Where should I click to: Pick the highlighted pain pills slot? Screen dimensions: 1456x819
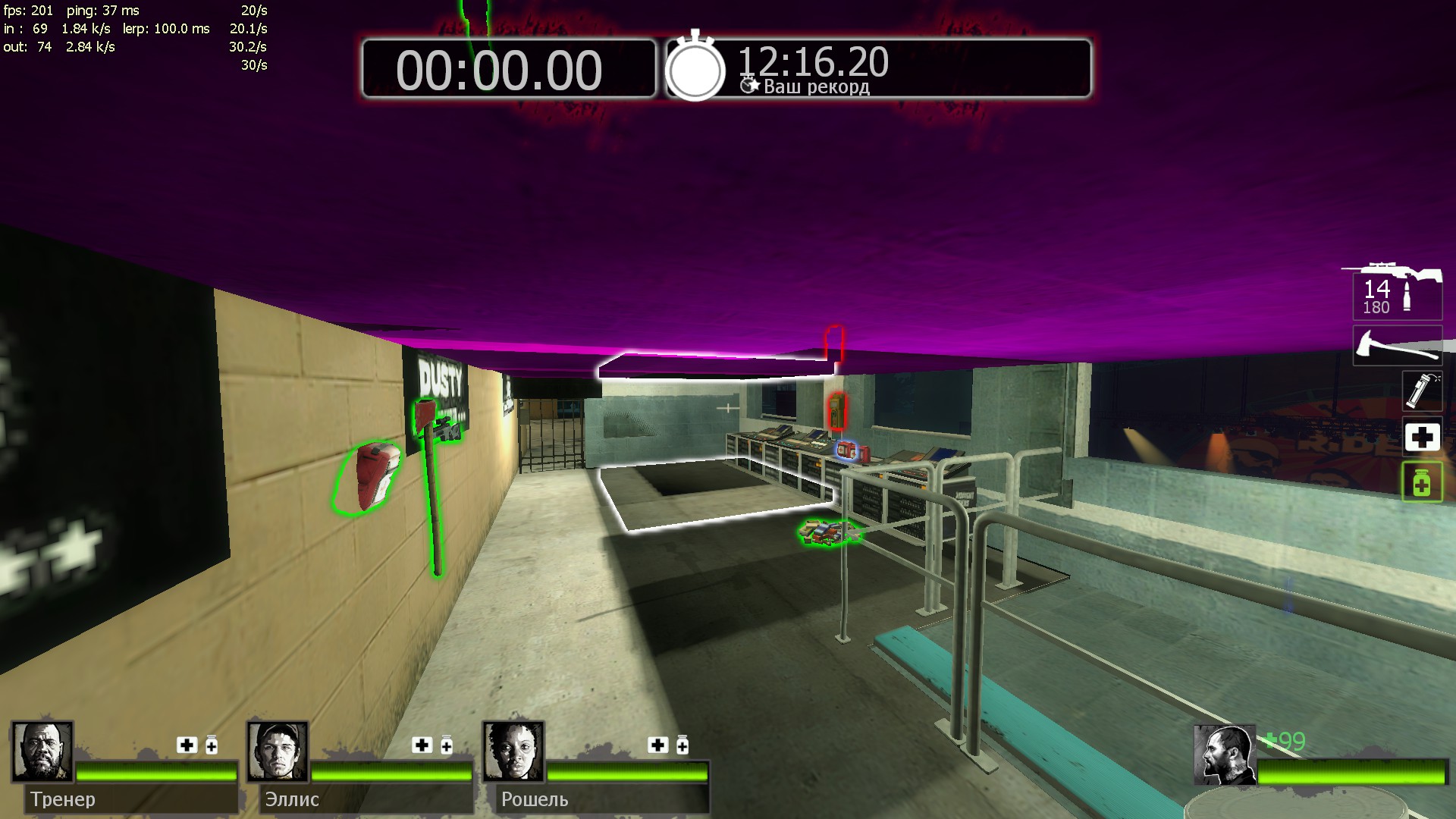pos(1421,482)
